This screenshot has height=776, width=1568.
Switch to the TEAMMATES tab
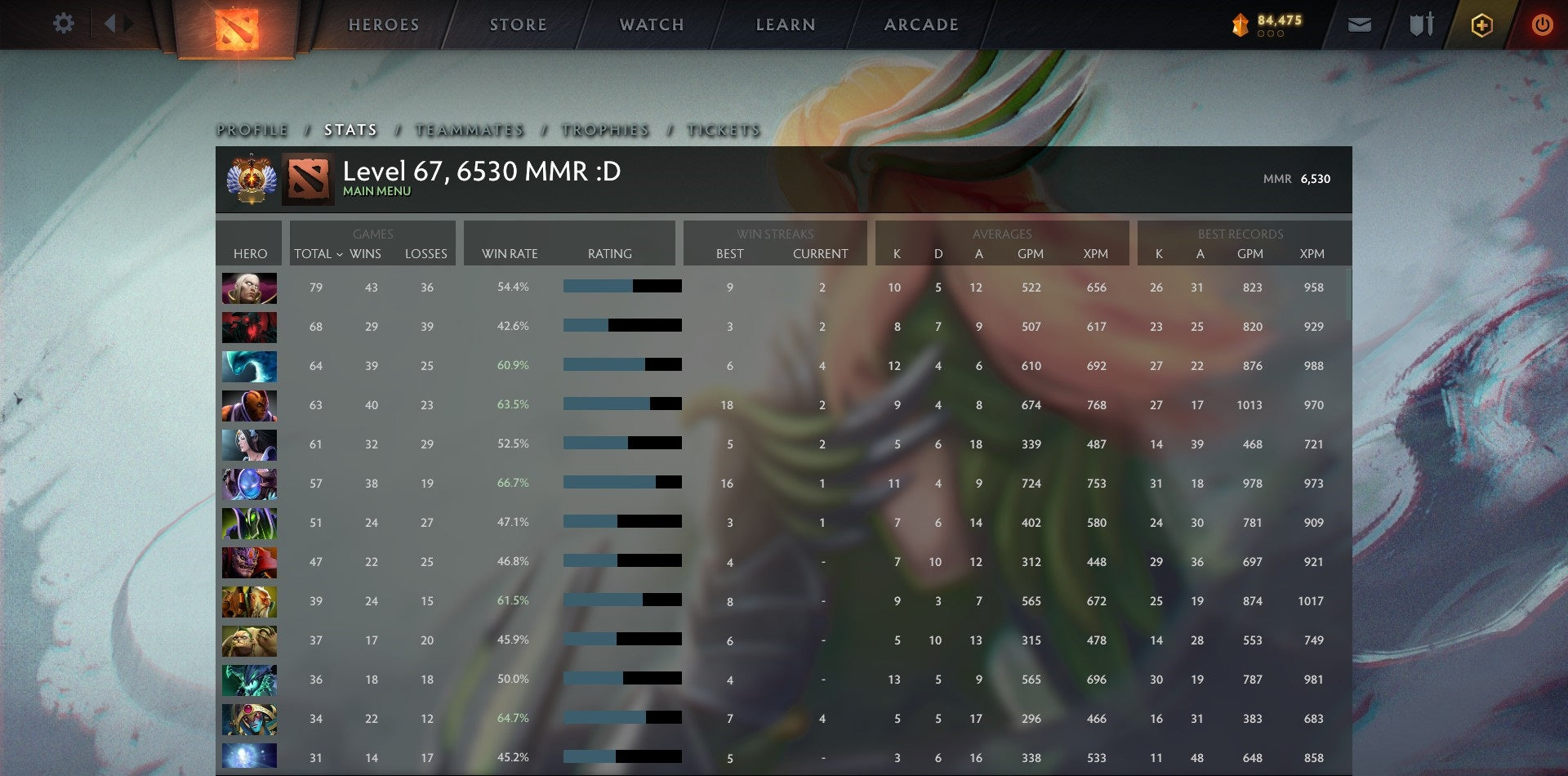click(x=469, y=129)
